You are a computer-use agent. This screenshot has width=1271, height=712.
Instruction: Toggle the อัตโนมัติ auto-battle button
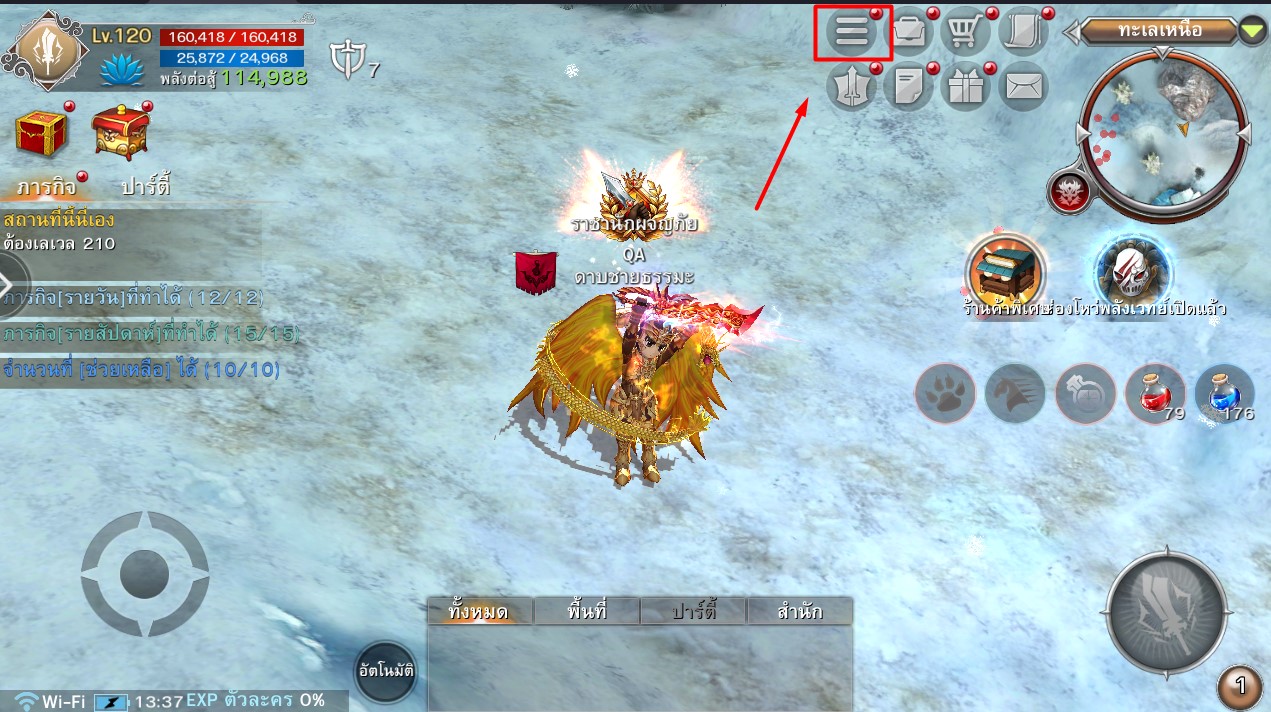click(385, 670)
